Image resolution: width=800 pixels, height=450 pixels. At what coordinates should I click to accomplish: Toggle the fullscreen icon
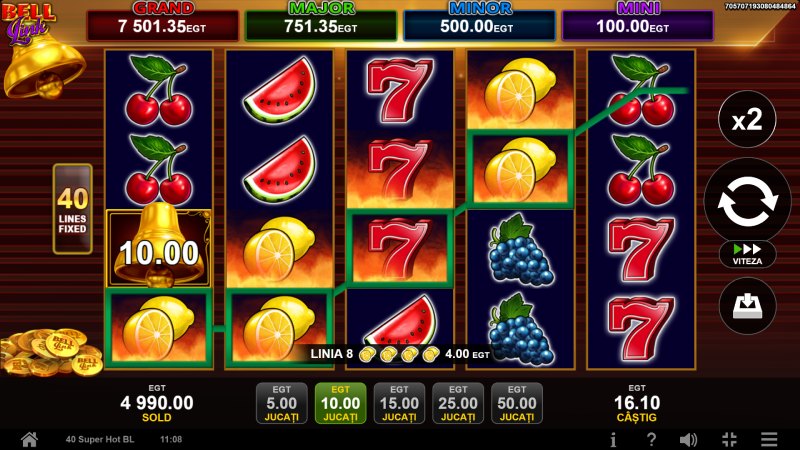(729, 439)
